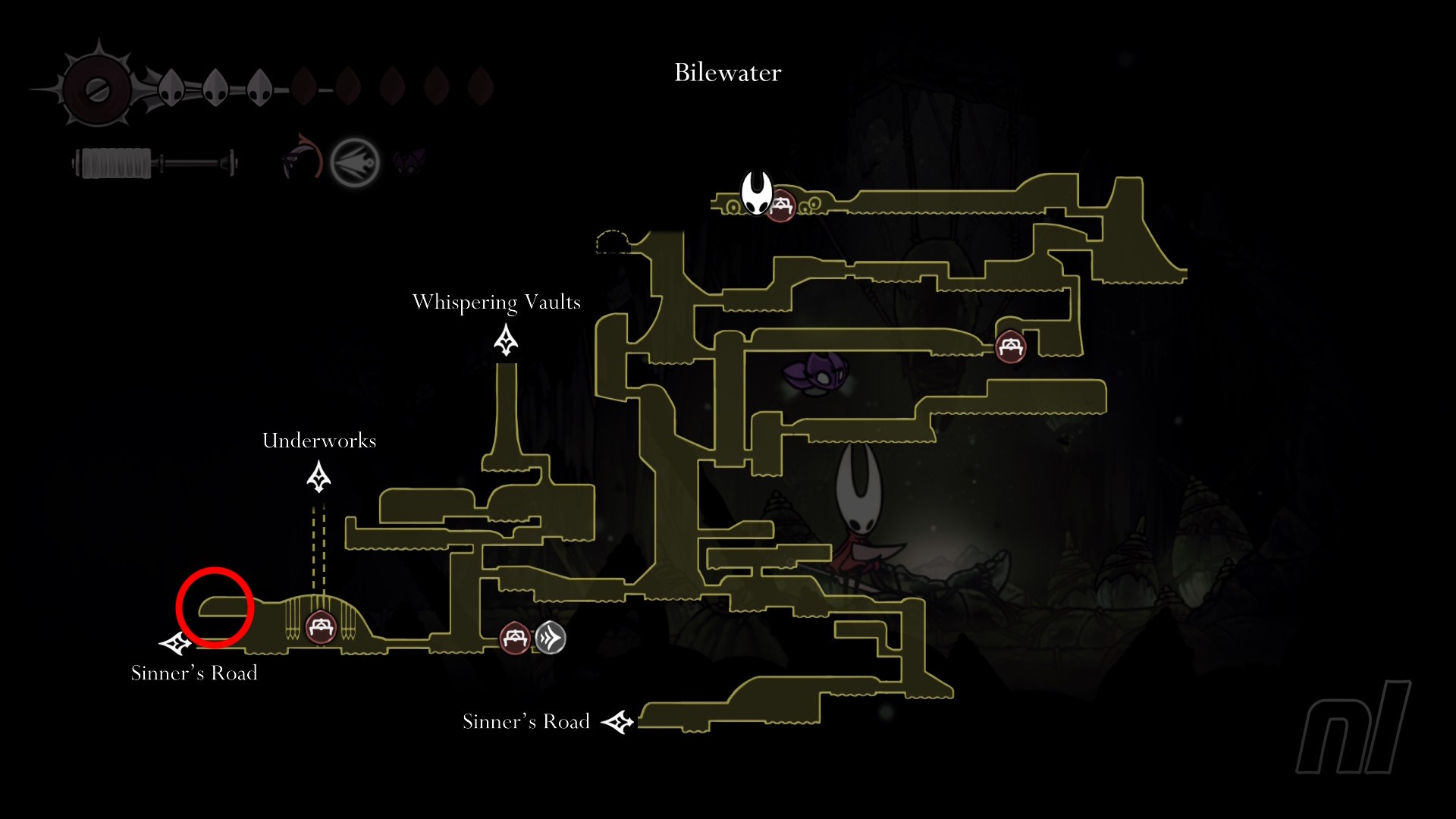Click the grey fast-travel arrow marker
The image size is (1456, 819).
[x=551, y=638]
